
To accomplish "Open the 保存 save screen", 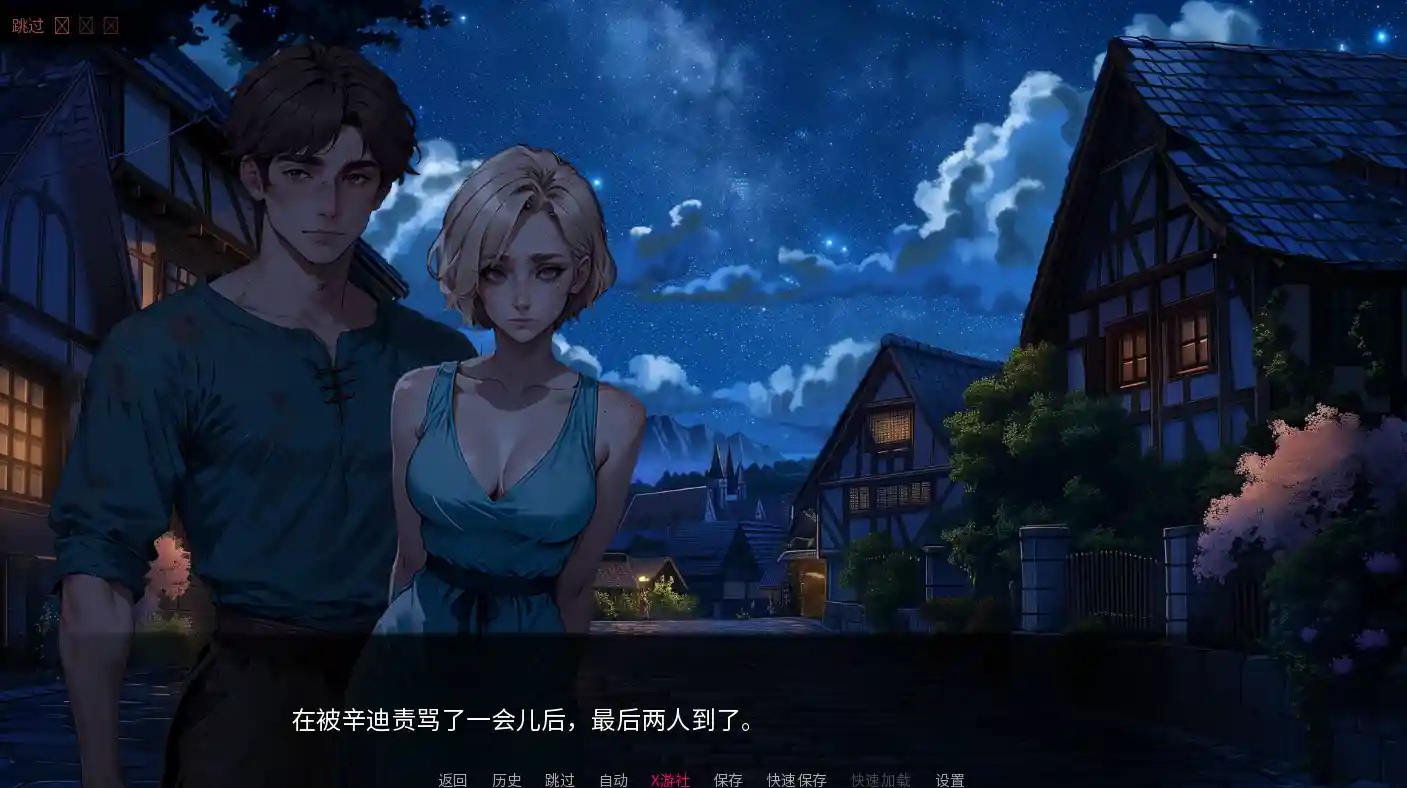I will pyautogui.click(x=728, y=779).
